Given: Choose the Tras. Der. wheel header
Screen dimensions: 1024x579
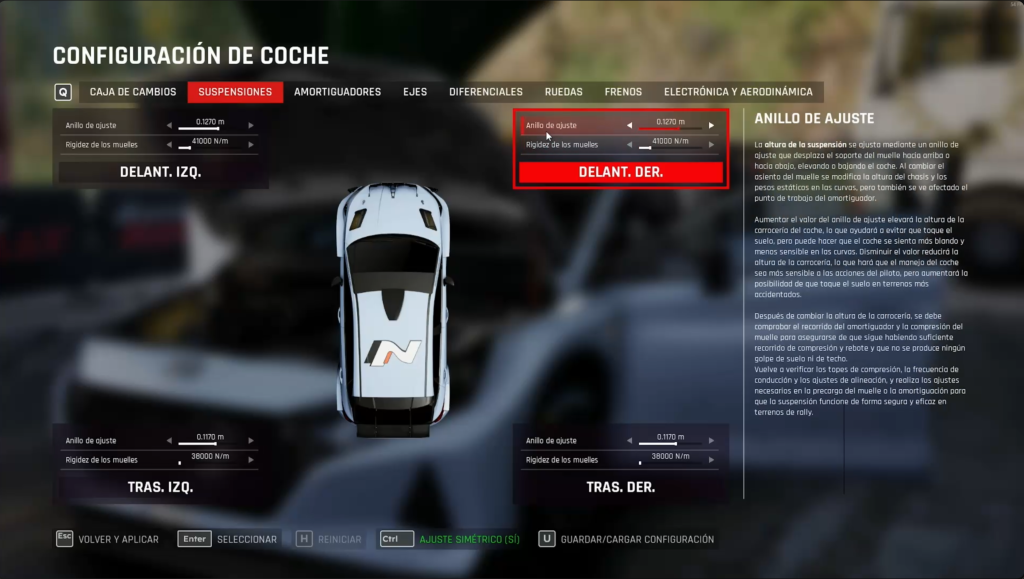Looking at the screenshot, I should [x=620, y=487].
